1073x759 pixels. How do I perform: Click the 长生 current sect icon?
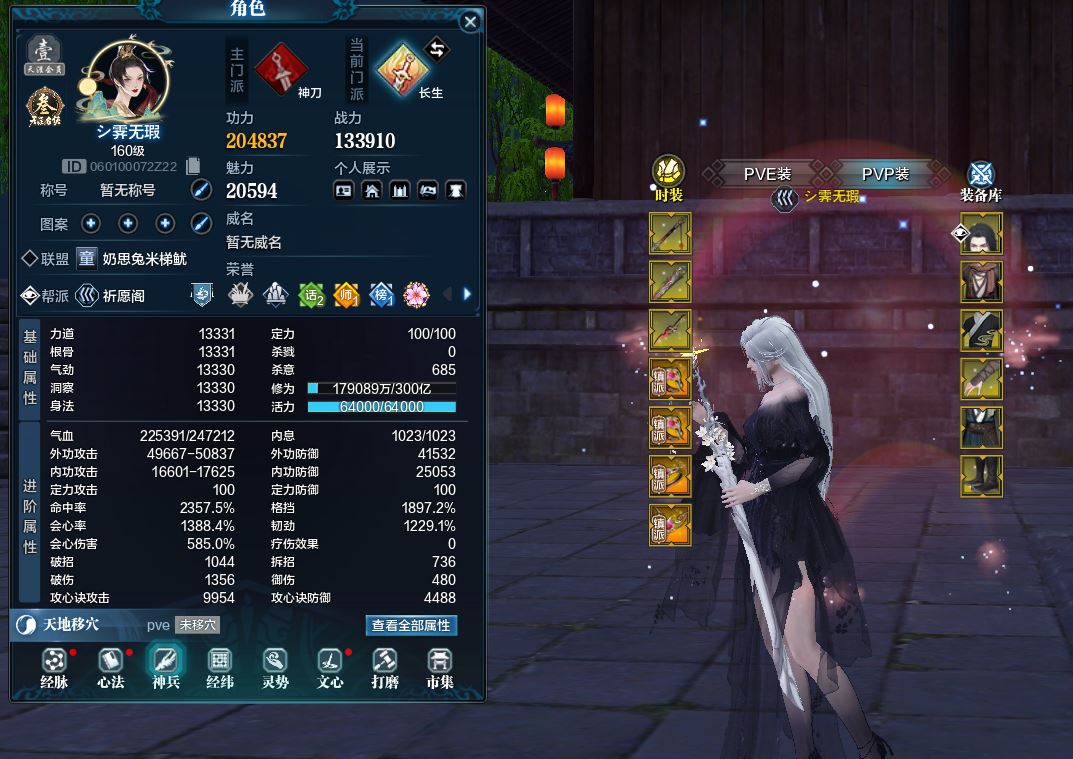pyautogui.click(x=402, y=67)
